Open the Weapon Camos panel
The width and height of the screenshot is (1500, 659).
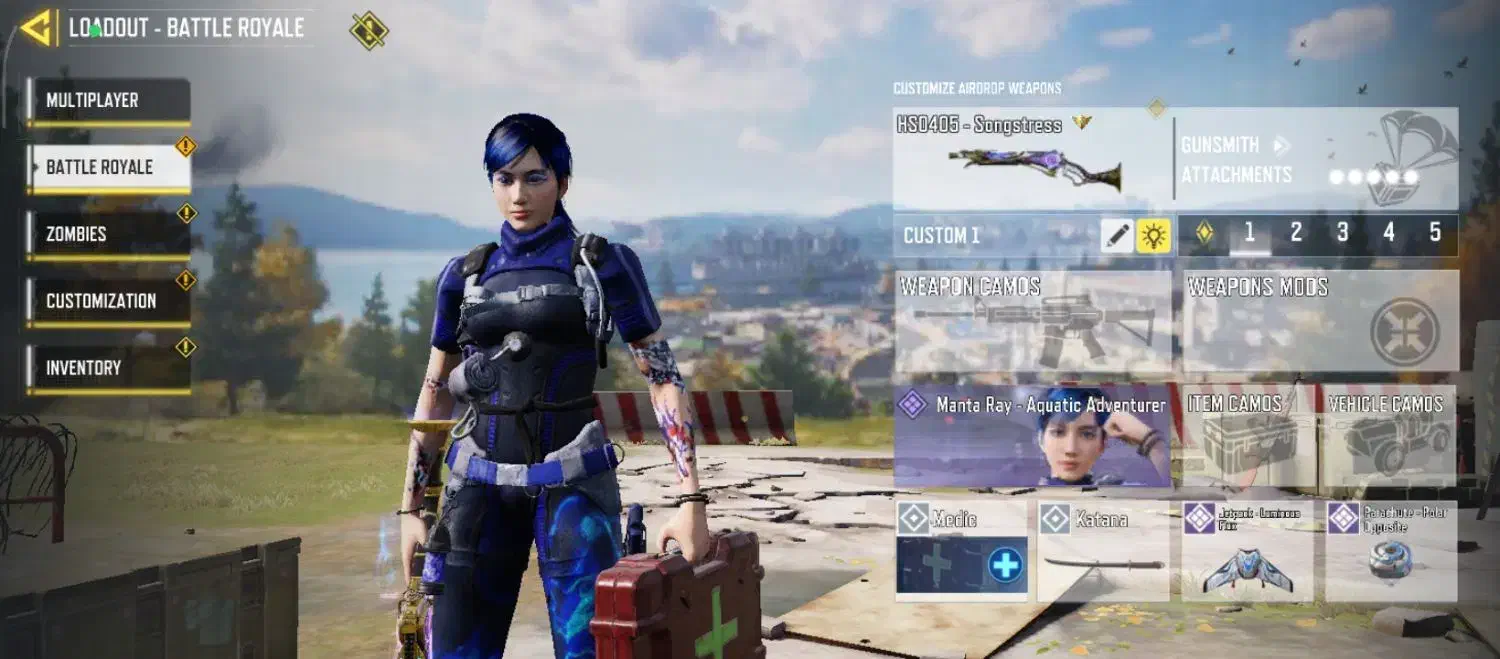point(1032,322)
